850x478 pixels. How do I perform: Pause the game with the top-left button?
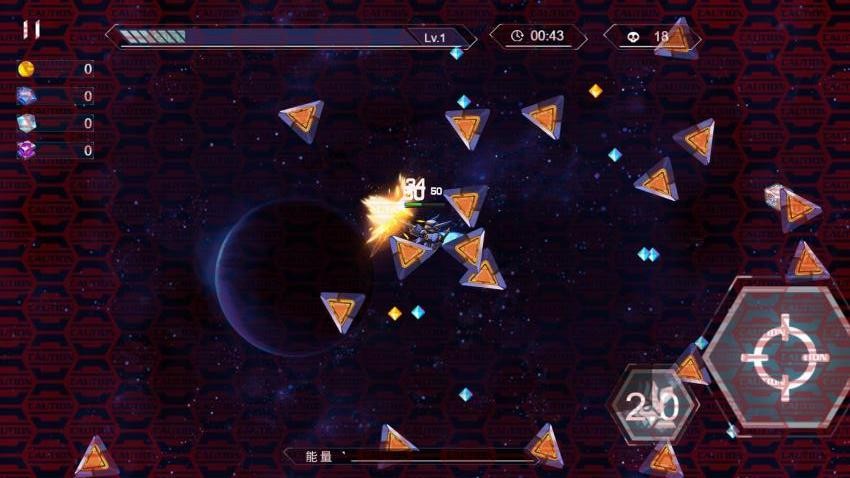(x=31, y=29)
